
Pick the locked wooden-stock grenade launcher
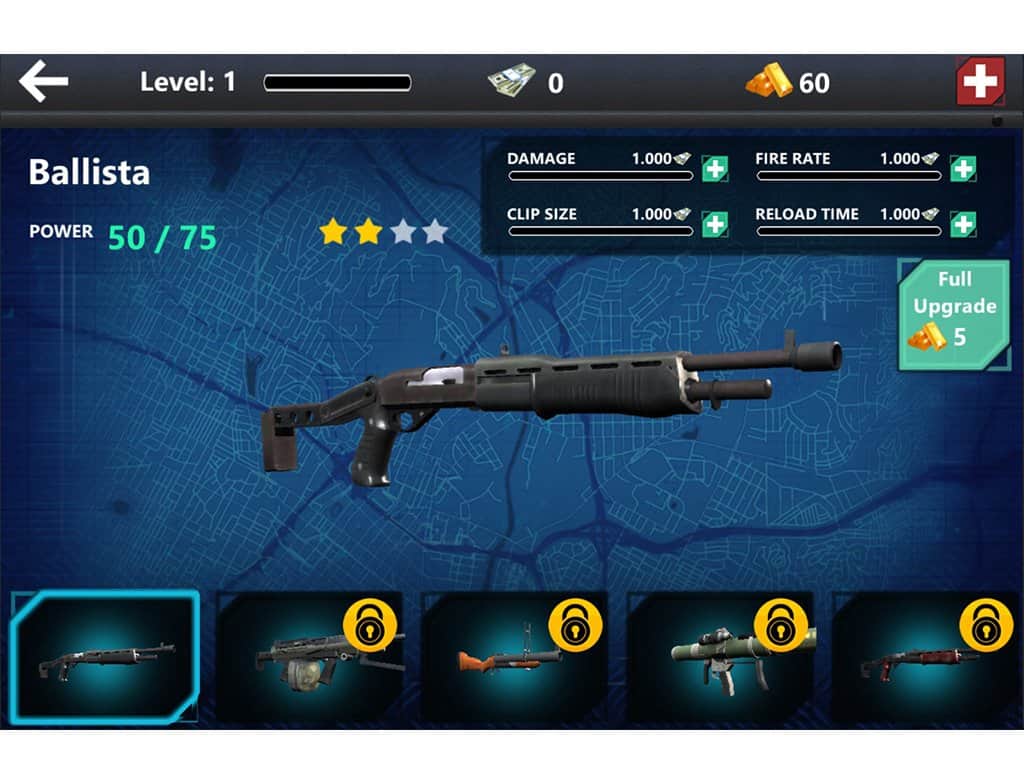(516, 655)
